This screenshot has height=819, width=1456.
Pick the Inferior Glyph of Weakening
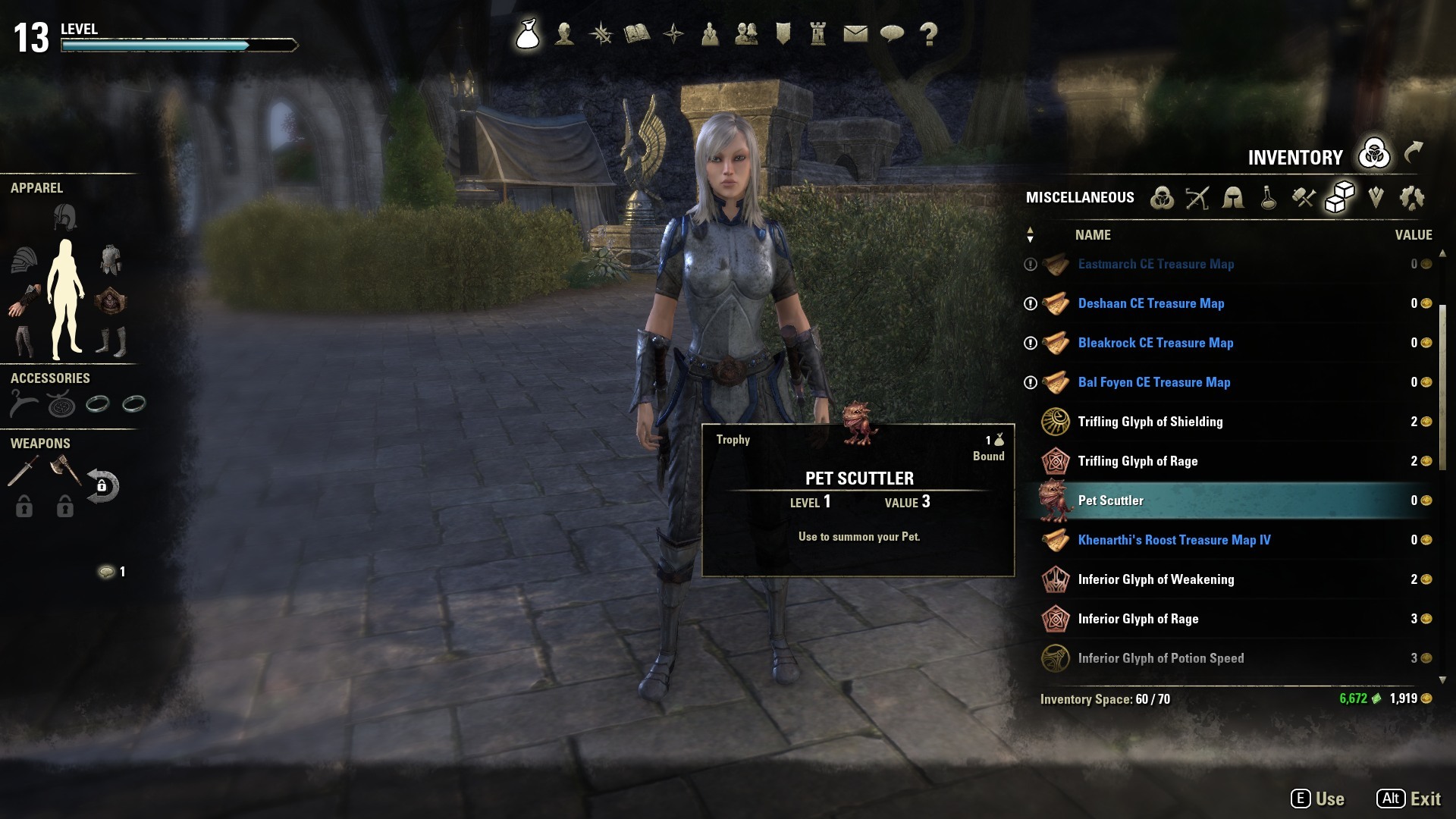pos(1156,579)
